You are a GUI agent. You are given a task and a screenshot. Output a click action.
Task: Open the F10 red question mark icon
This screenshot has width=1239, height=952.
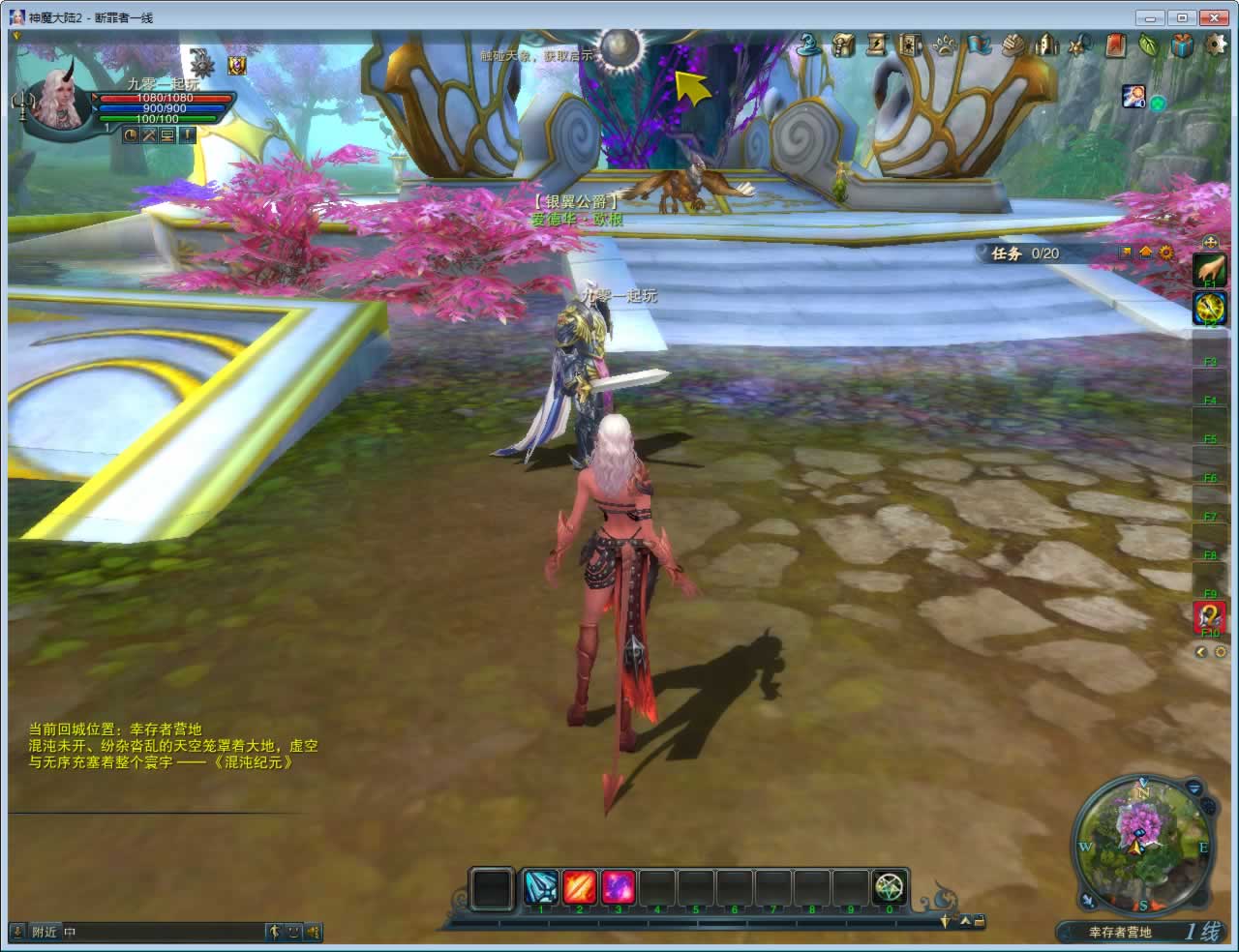(1210, 616)
